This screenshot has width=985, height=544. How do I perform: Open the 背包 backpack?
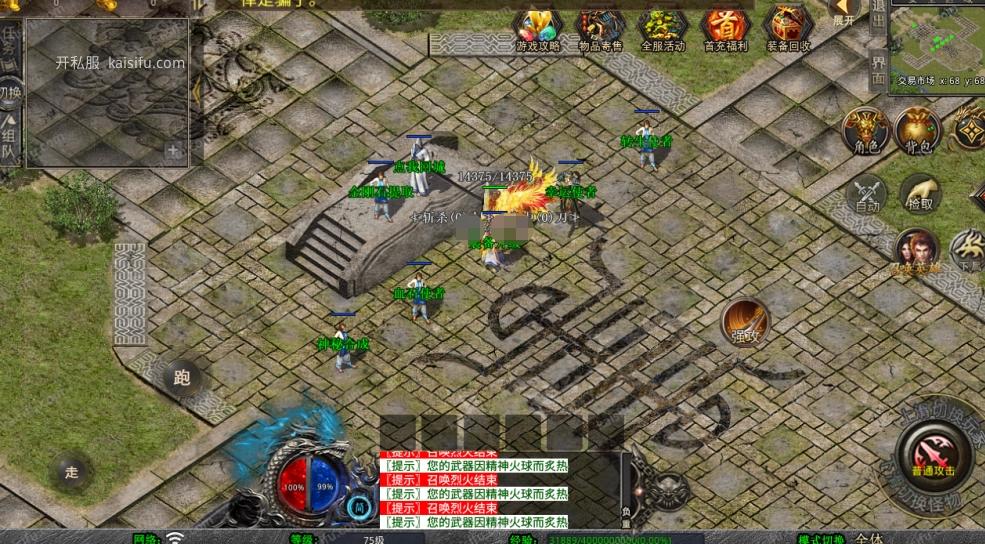(918, 131)
